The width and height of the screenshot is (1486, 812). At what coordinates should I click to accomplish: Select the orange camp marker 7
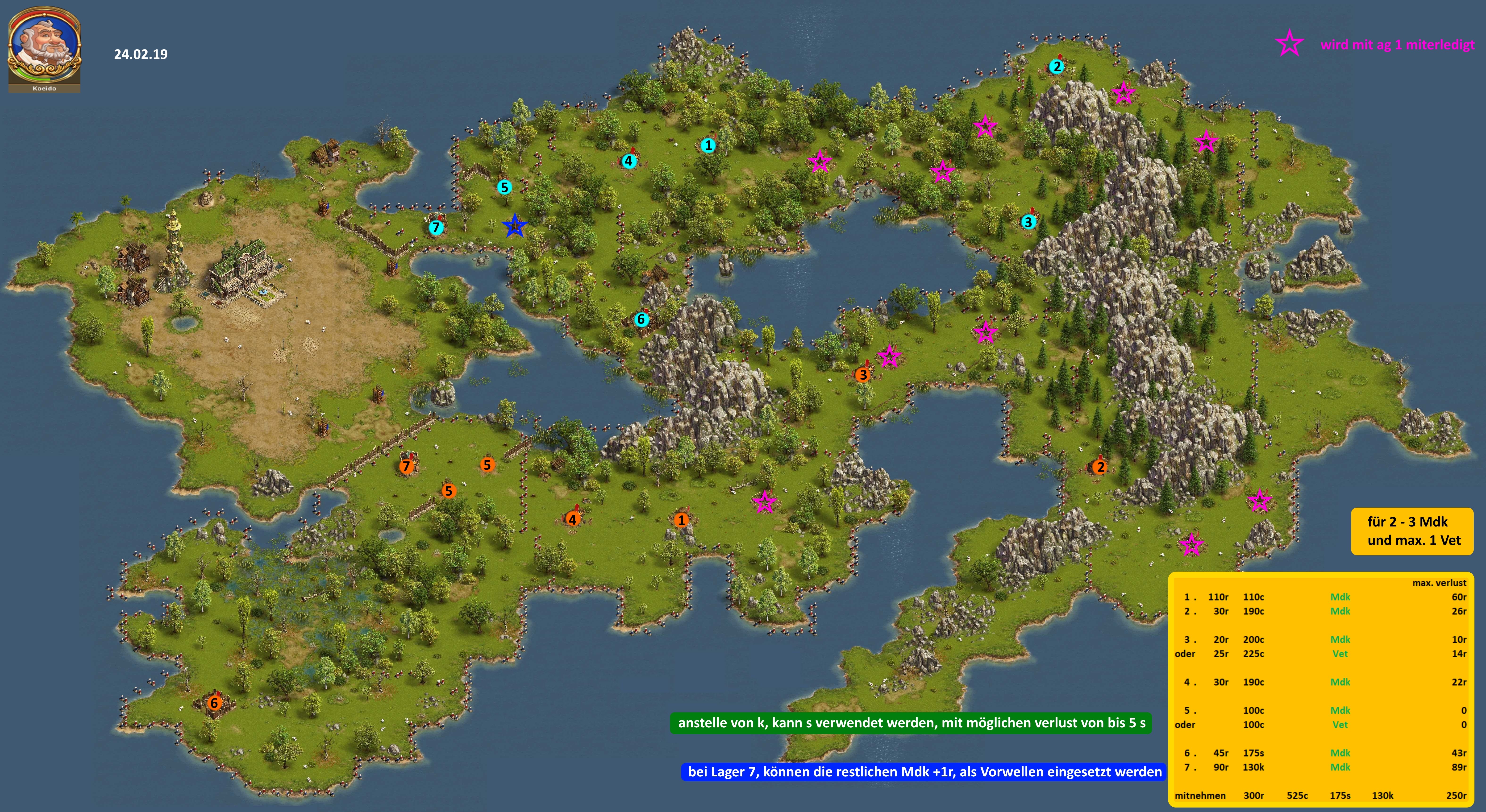point(407,466)
